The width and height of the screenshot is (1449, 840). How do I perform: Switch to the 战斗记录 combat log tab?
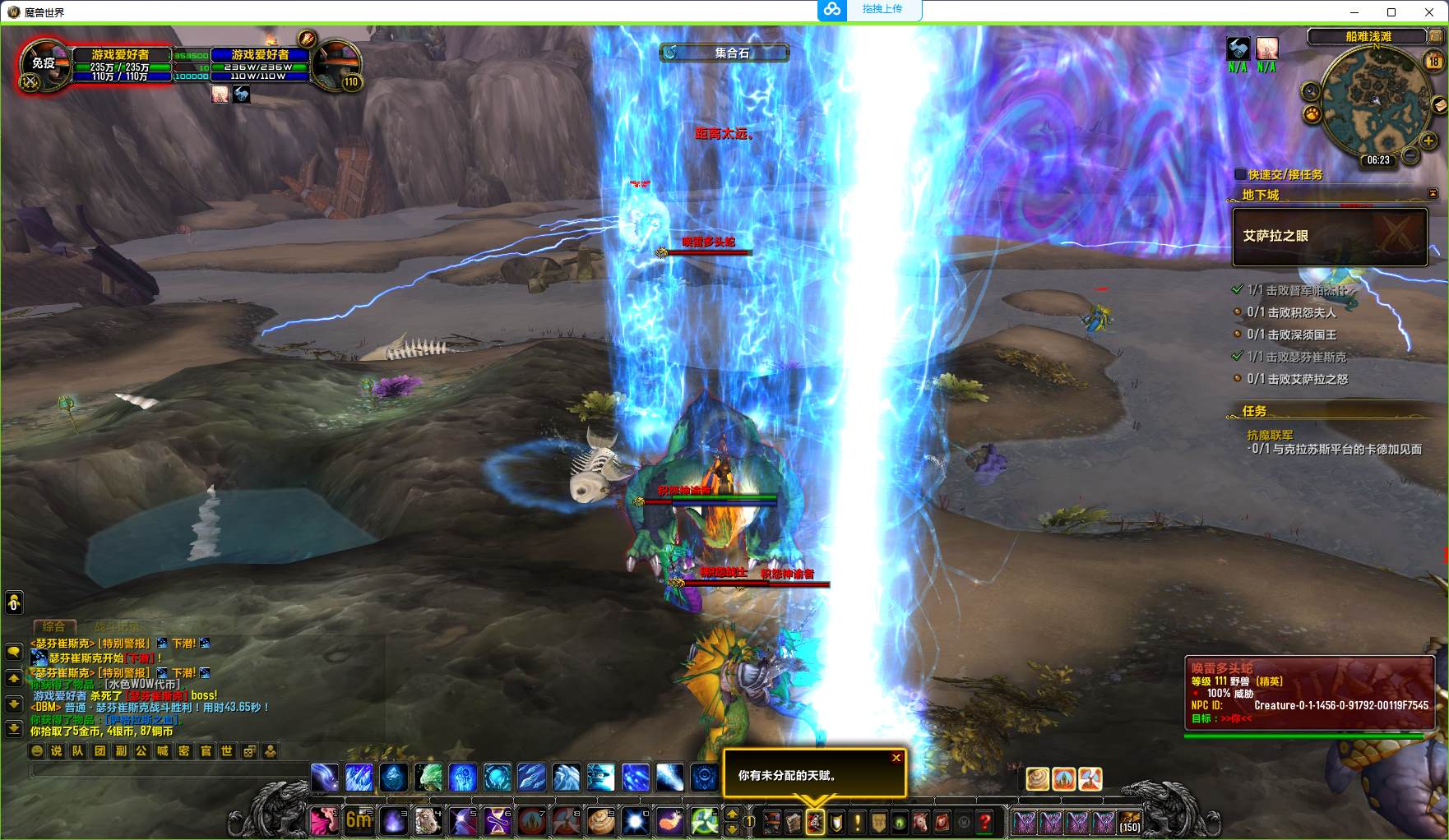[x=117, y=626]
